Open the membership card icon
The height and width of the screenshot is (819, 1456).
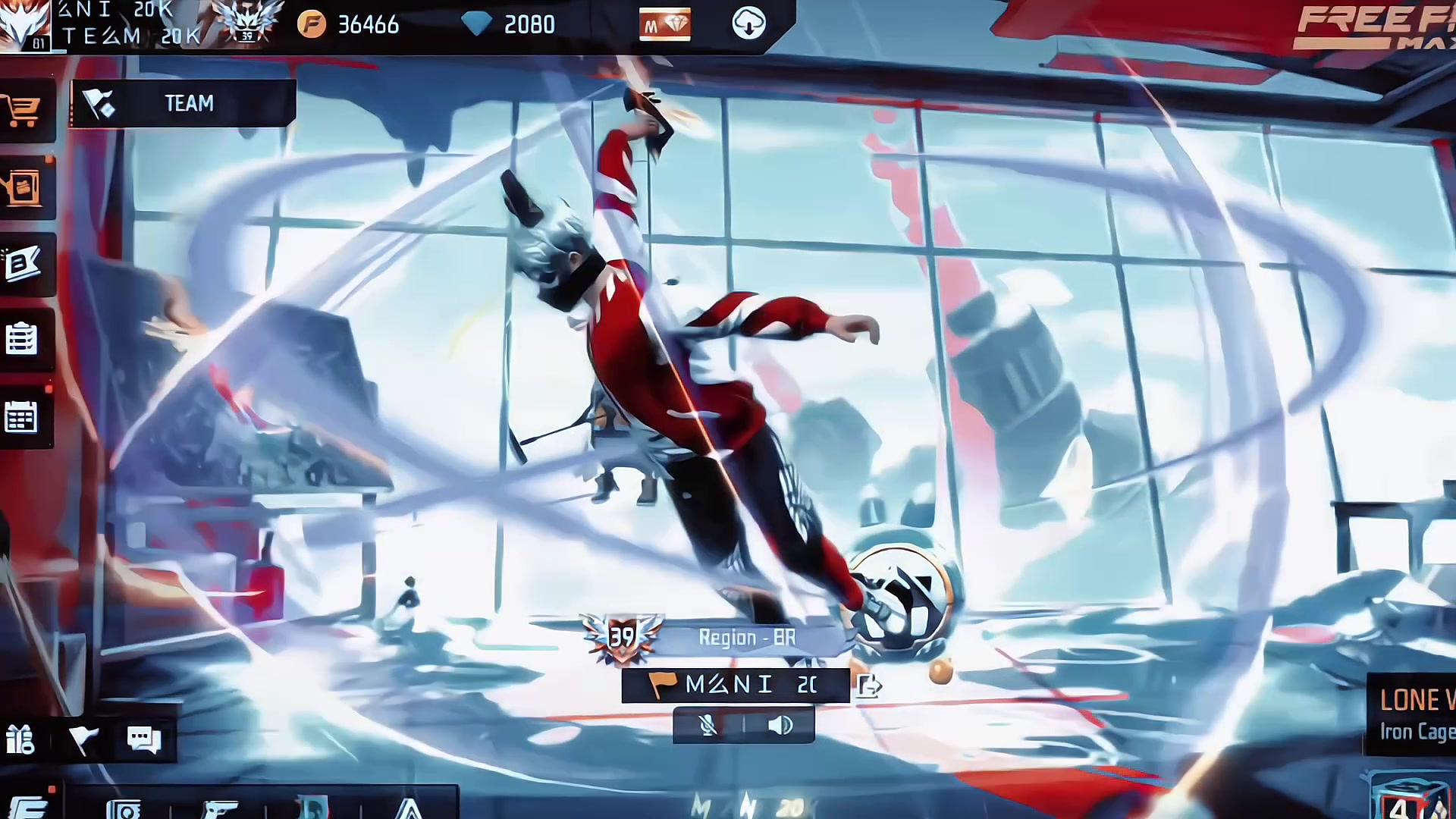pyautogui.click(x=664, y=25)
